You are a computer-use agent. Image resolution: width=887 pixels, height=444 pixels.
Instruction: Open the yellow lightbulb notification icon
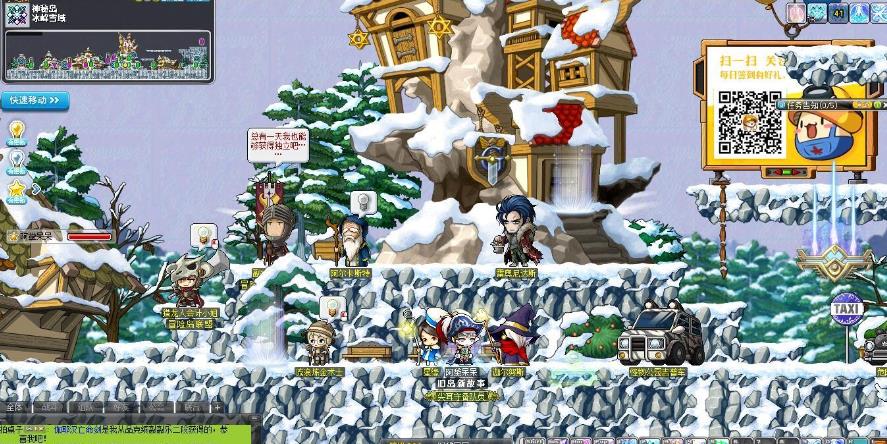point(17,129)
